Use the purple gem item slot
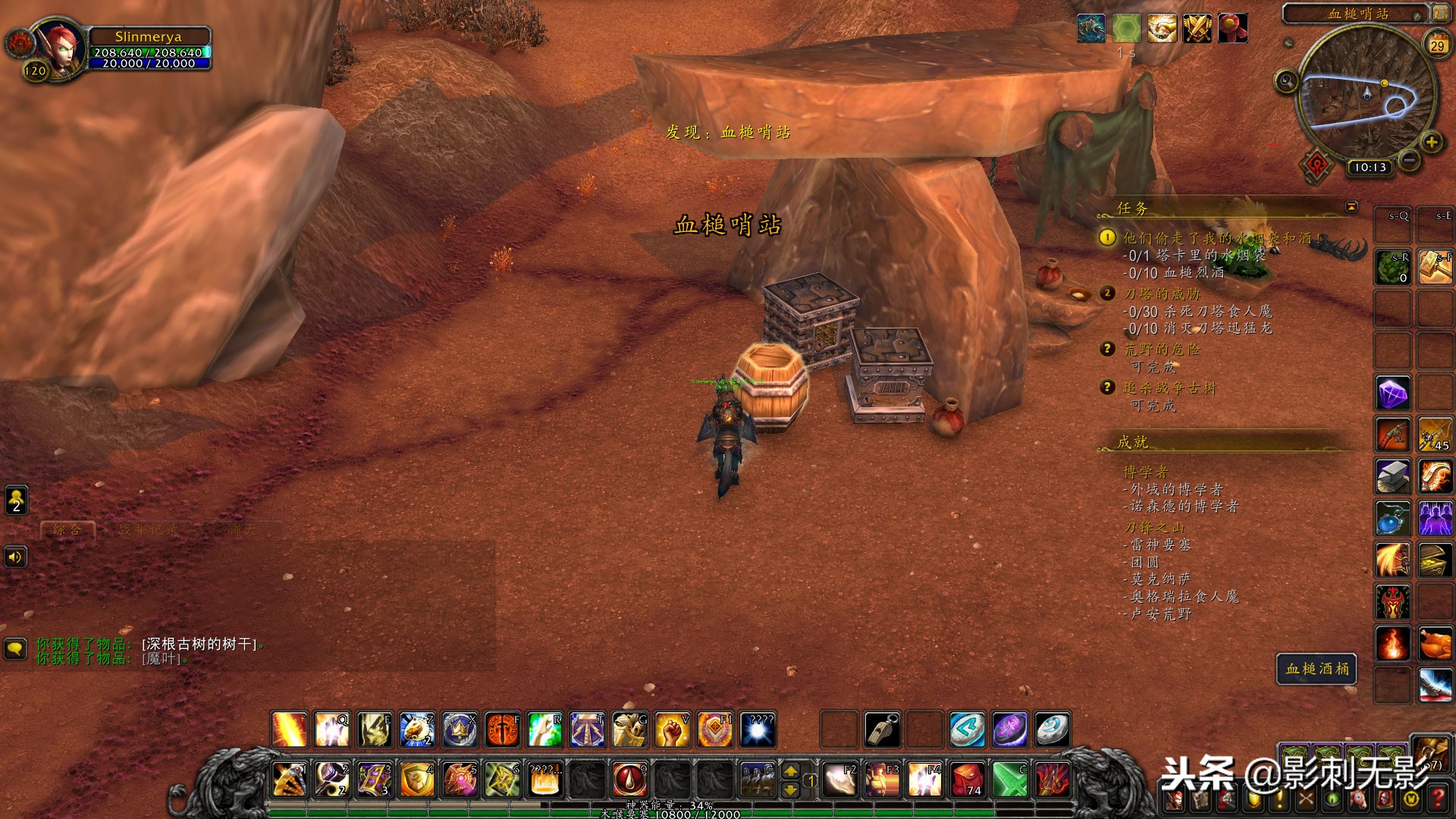The image size is (1456, 819). point(1393,394)
